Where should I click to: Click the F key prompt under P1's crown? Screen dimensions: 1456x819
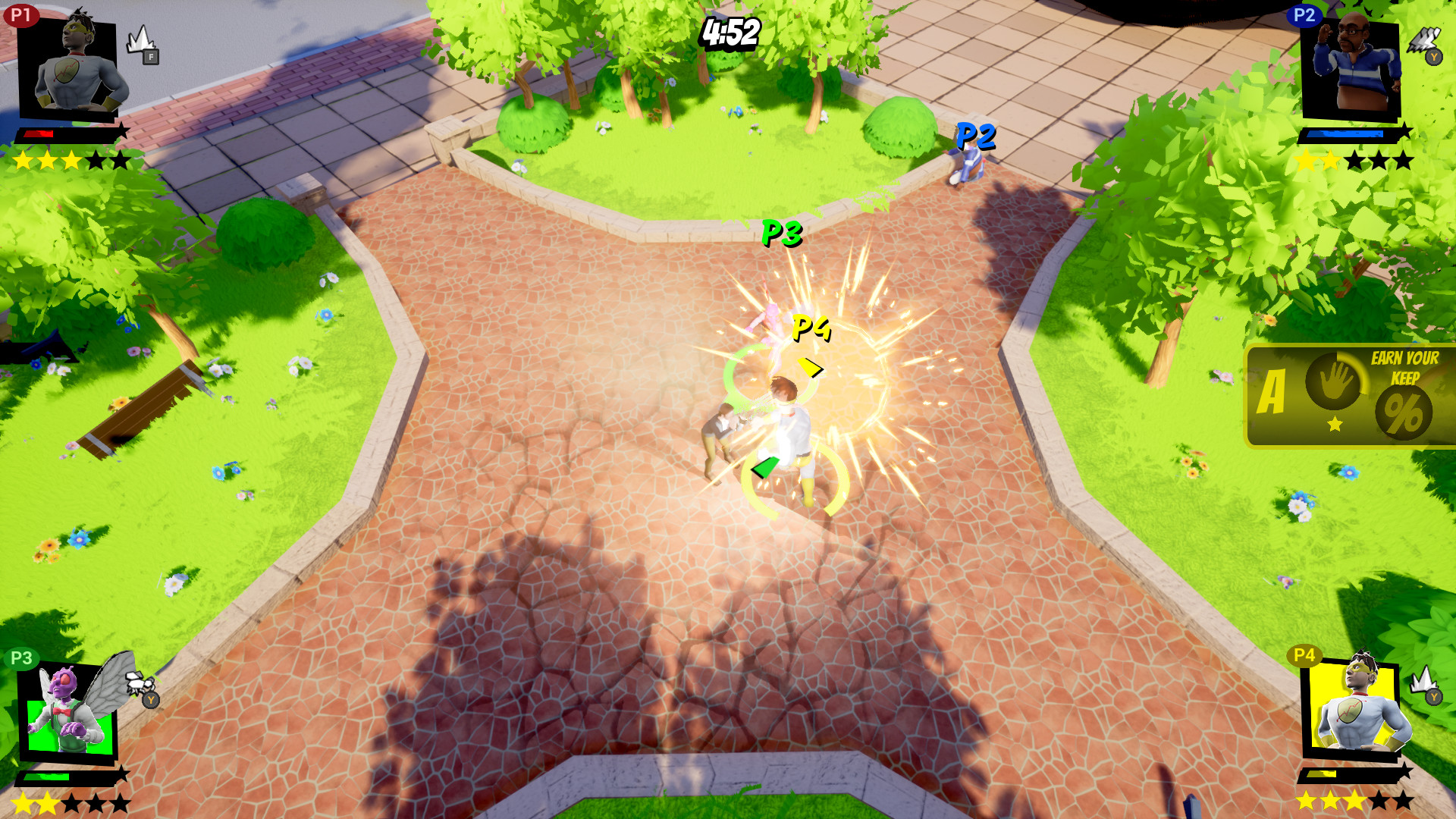(151, 57)
